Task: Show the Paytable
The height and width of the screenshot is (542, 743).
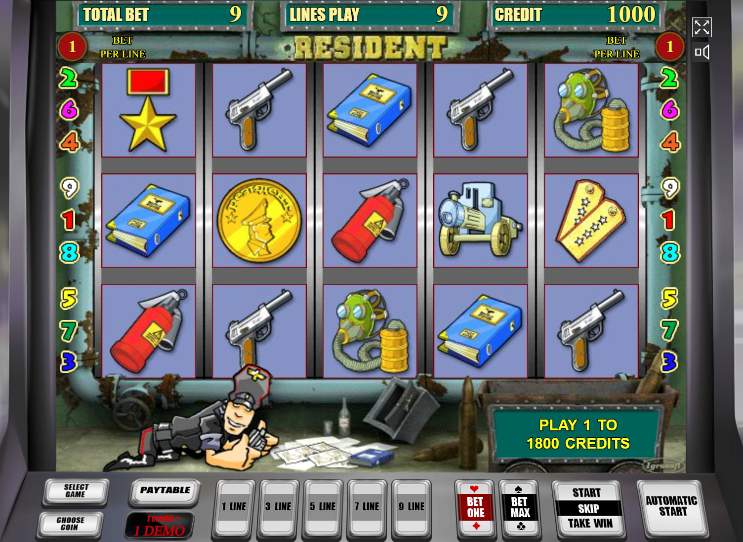Action: click(164, 492)
